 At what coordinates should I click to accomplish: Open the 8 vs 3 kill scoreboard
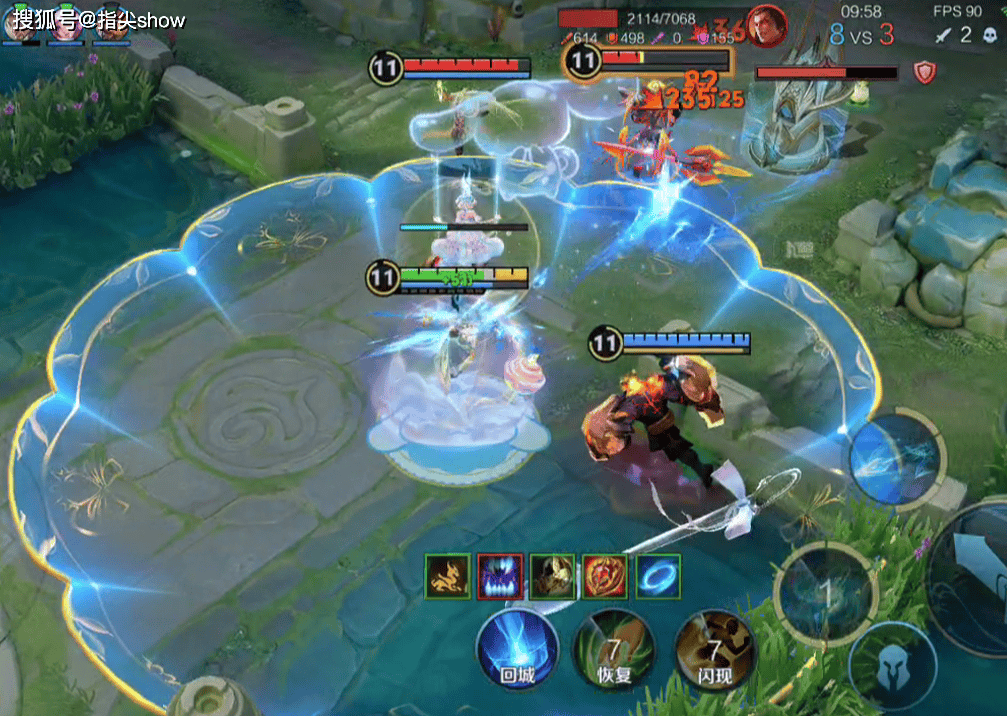click(862, 36)
